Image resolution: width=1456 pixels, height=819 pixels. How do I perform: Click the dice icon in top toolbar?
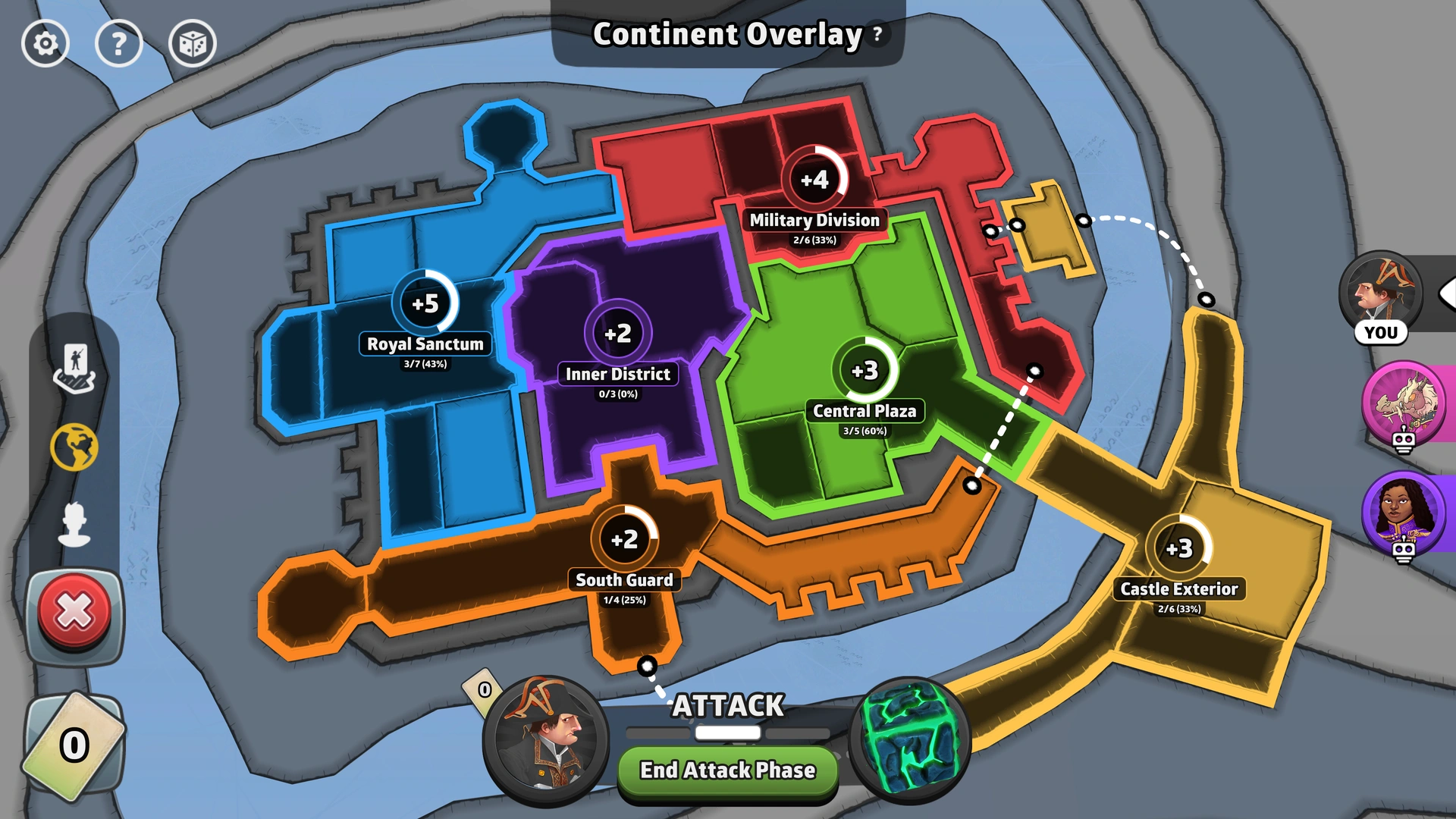(191, 43)
